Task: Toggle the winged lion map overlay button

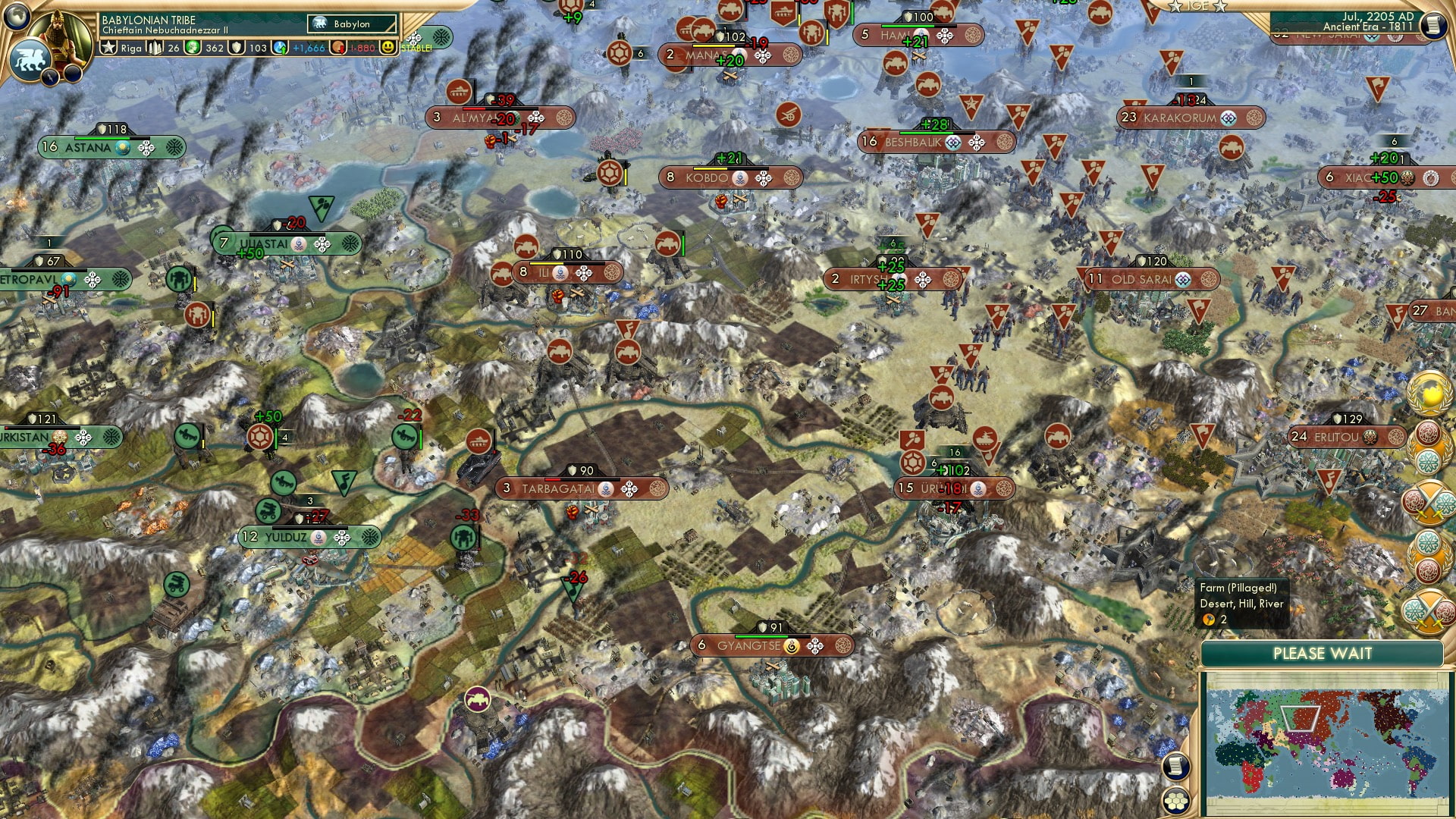Action: 30,61
